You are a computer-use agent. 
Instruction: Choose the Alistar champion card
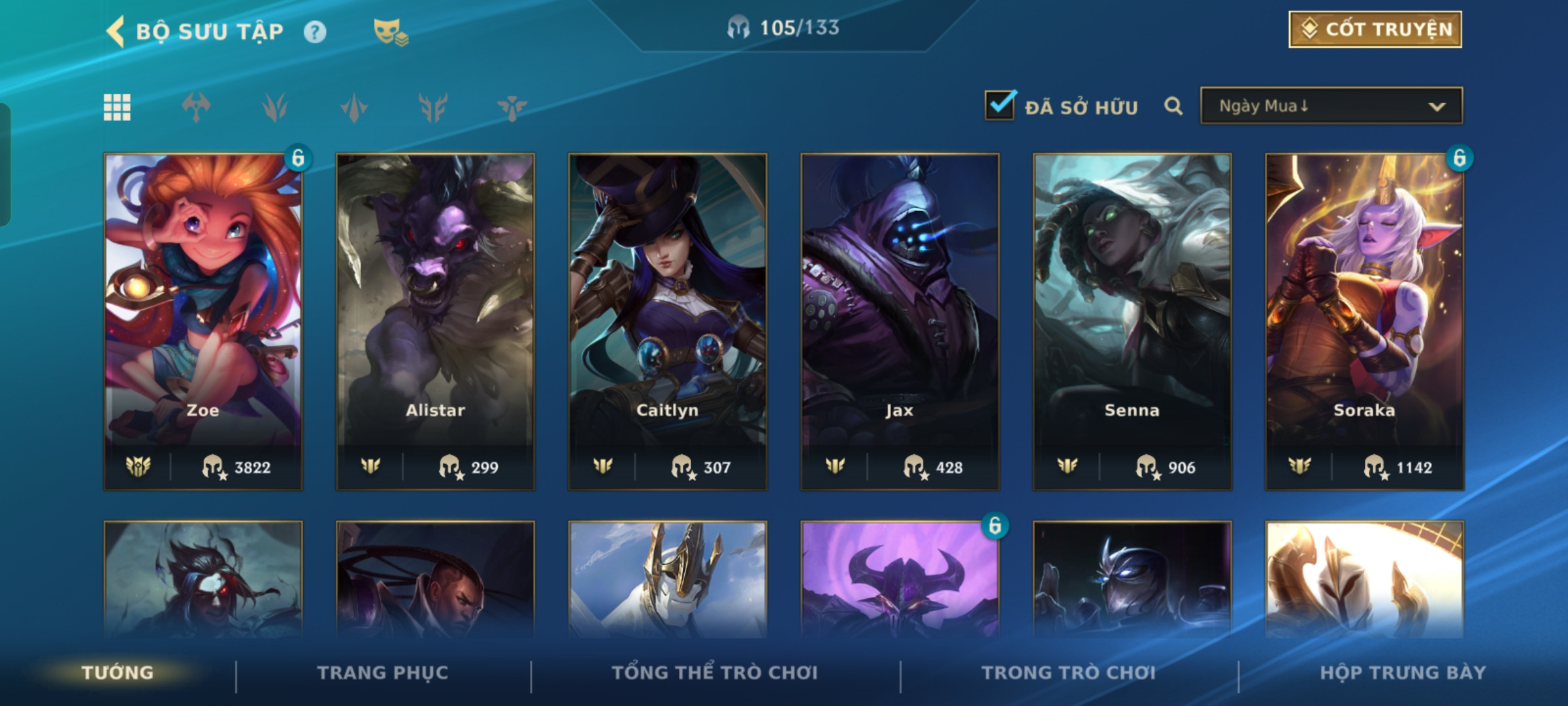pyautogui.click(x=435, y=320)
